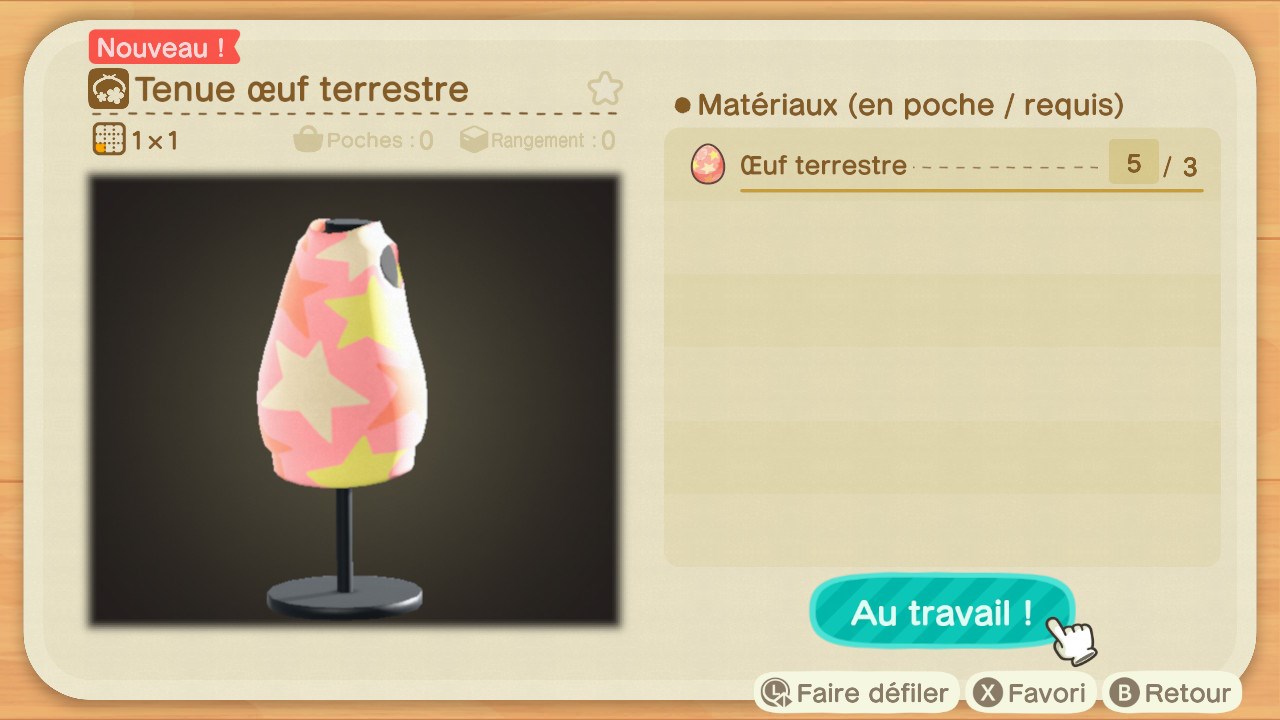
Task: Click the quantity box showing 5
Action: click(1132, 162)
